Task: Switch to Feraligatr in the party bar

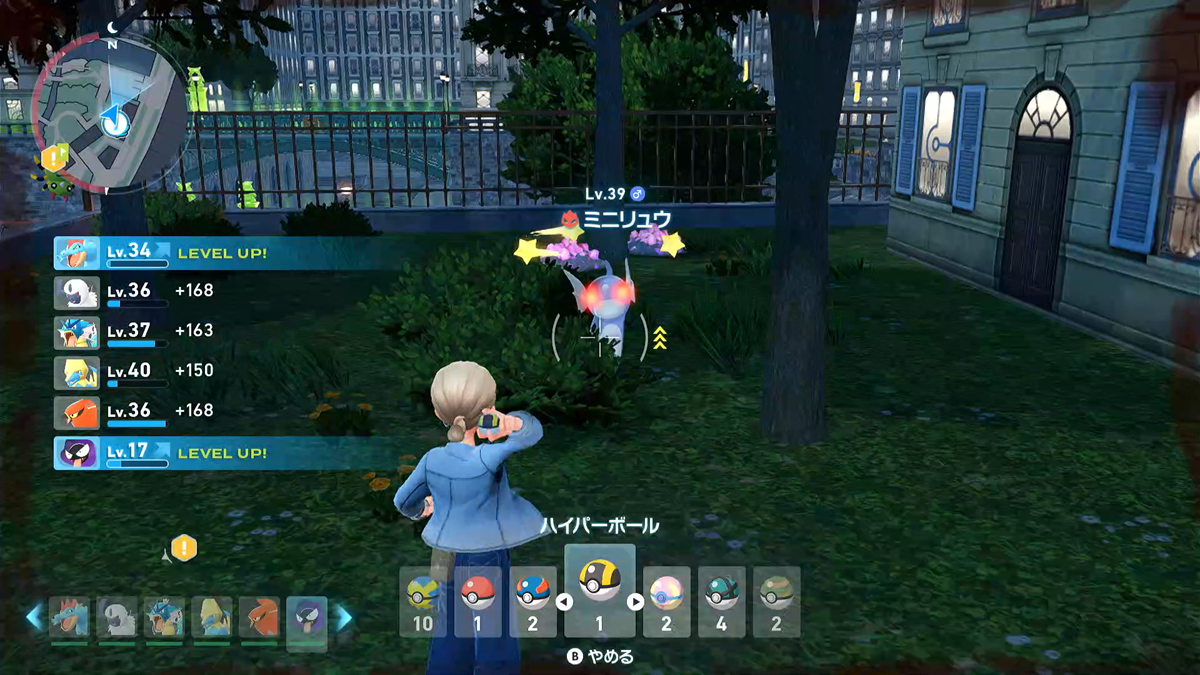Action: pos(69,618)
